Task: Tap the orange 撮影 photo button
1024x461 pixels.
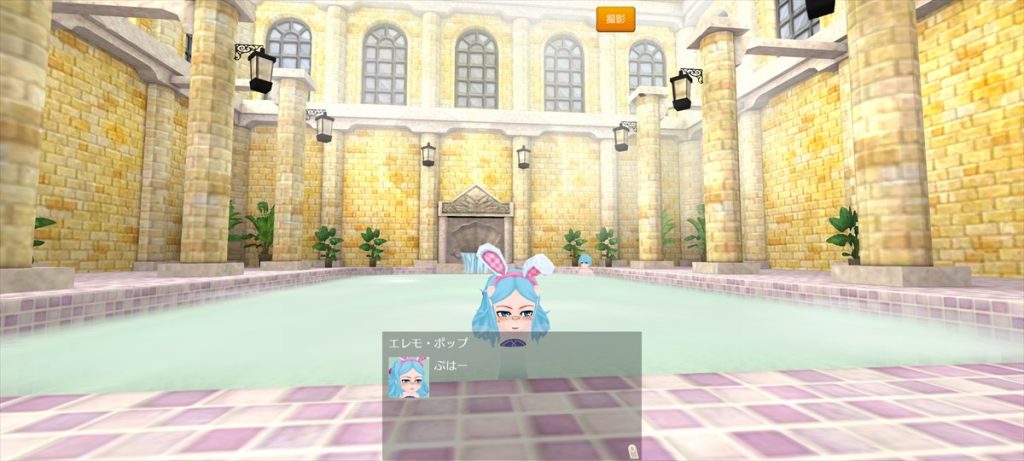Action: coord(615,19)
